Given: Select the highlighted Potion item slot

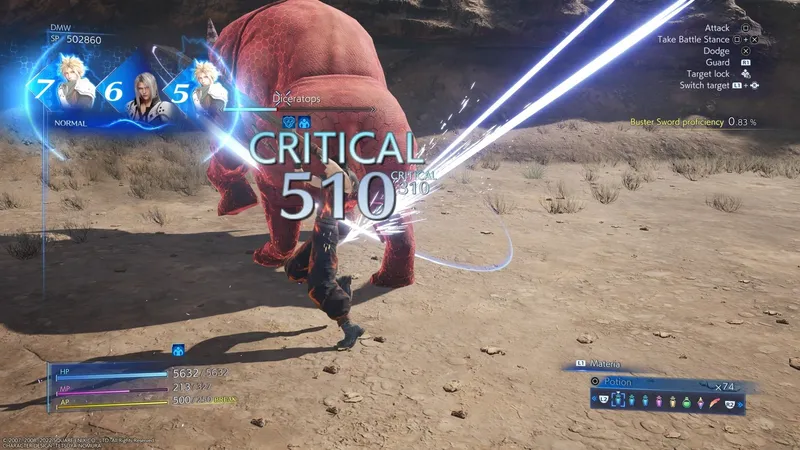Looking at the screenshot, I should [x=617, y=400].
